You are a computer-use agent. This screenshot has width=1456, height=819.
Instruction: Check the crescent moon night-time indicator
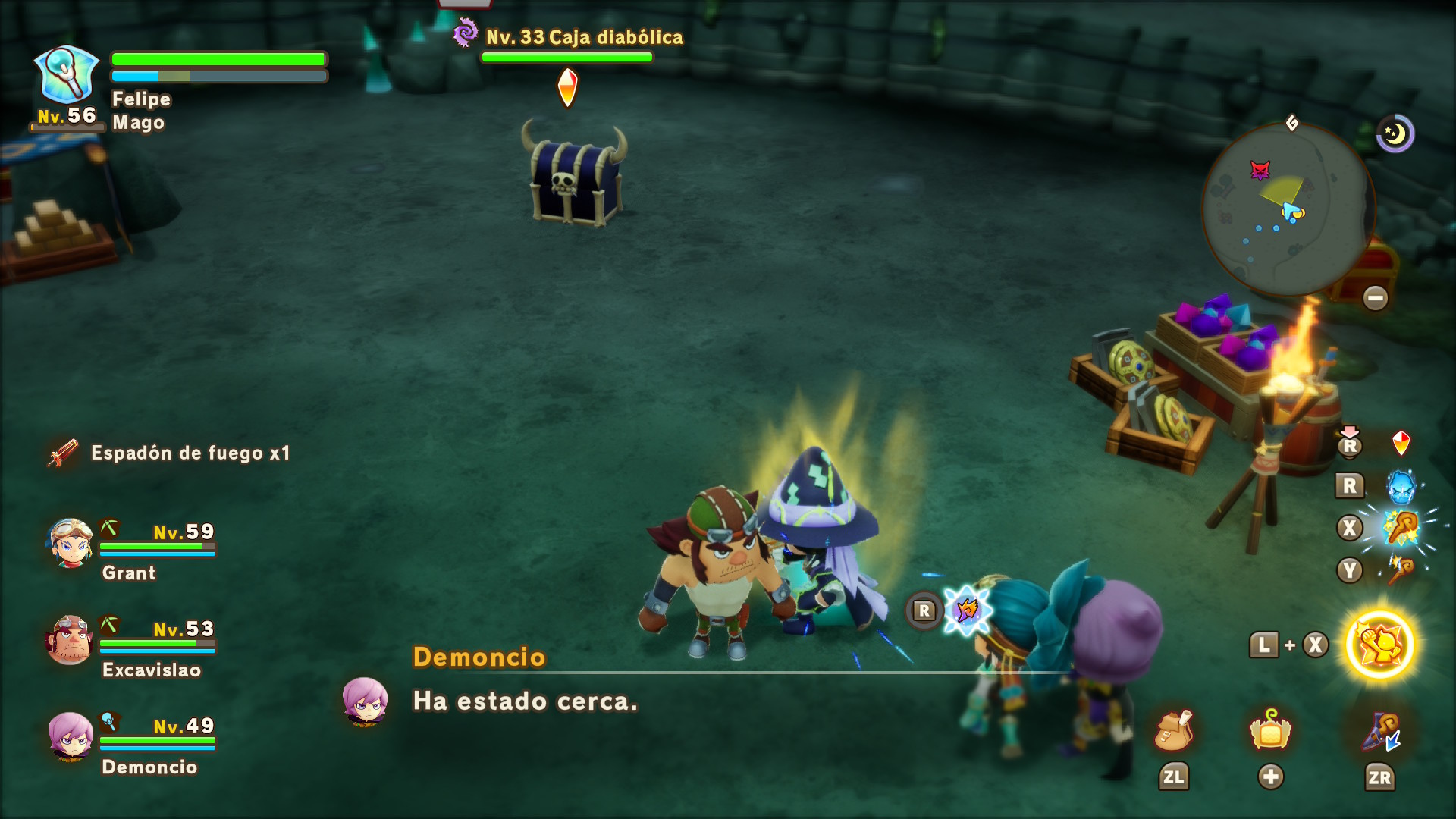pyautogui.click(x=1395, y=134)
